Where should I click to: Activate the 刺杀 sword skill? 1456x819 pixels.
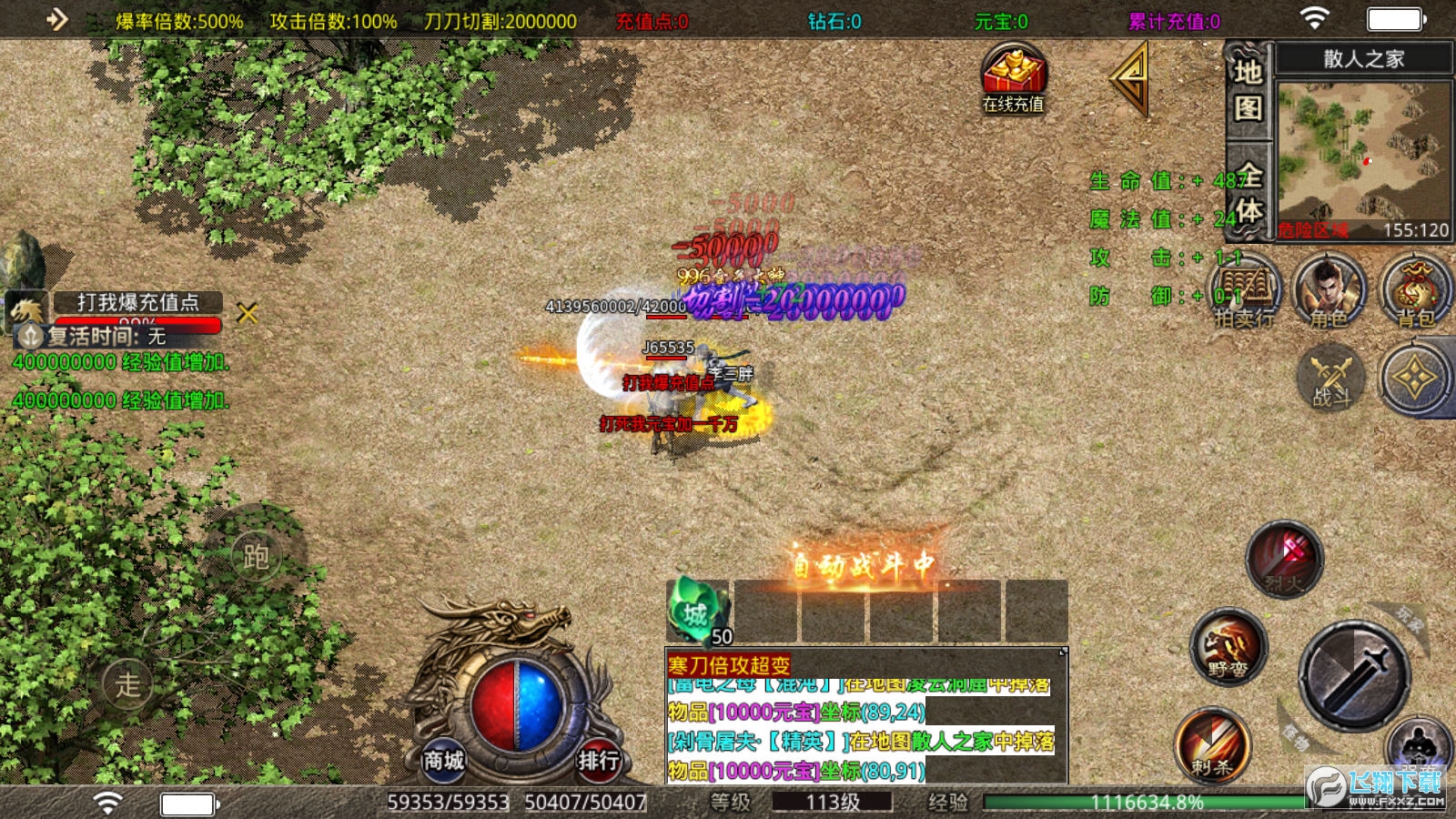click(1213, 744)
